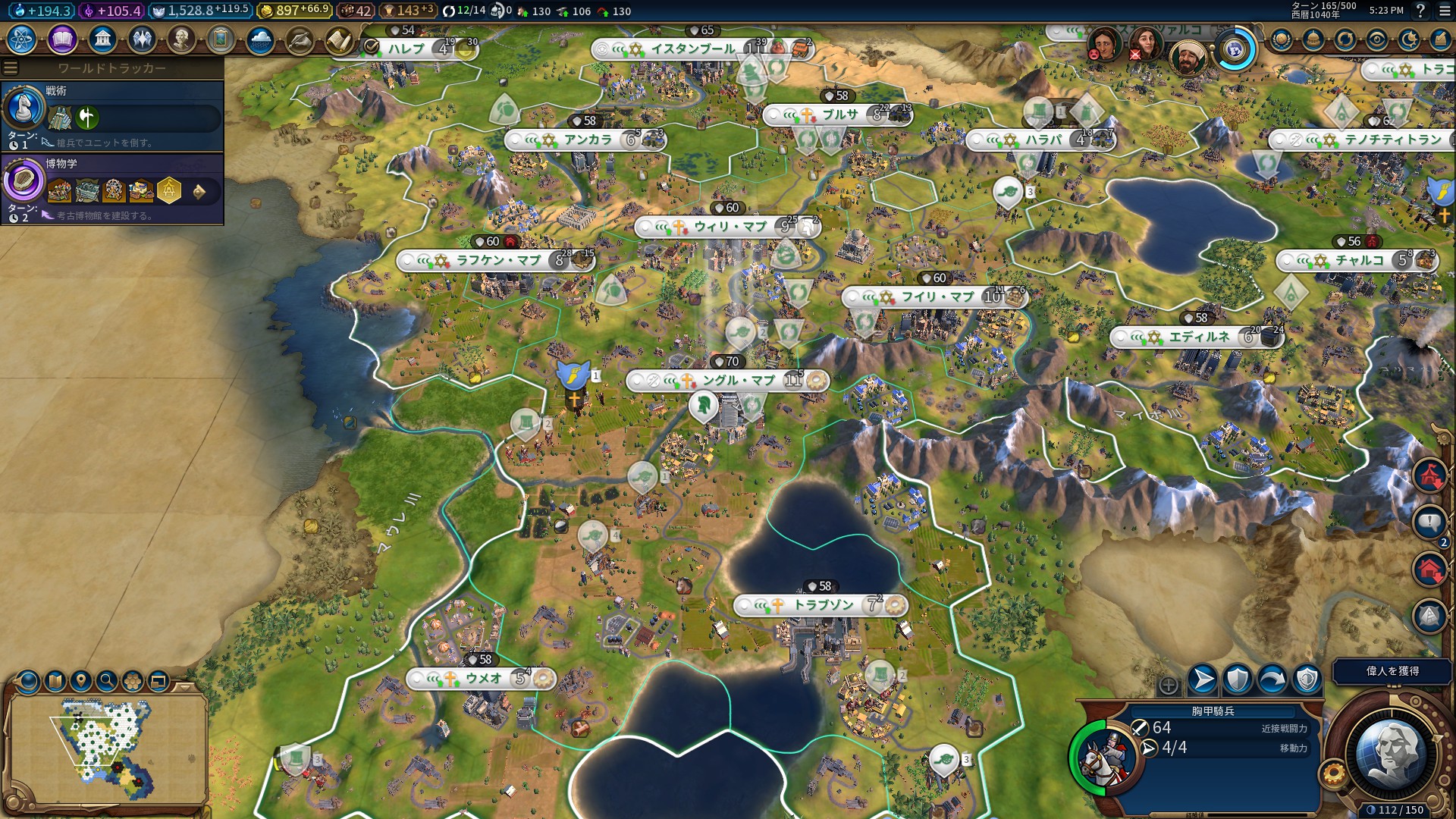
Task: Skip the unit's turn with curved arrow
Action: 1272,680
